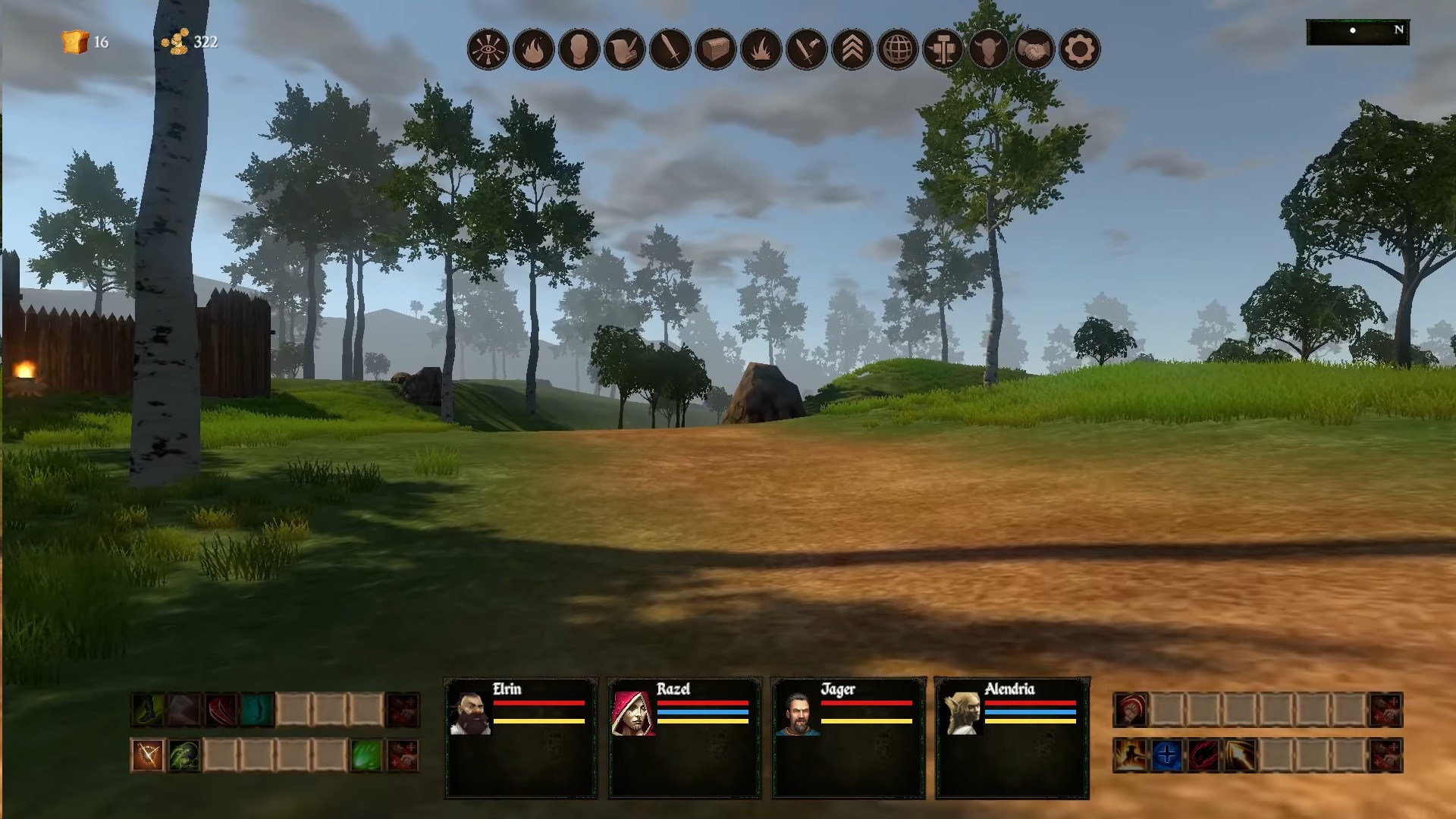Image resolution: width=1456 pixels, height=819 pixels.
Task: Activate the green boot ability
Action: tap(147, 710)
